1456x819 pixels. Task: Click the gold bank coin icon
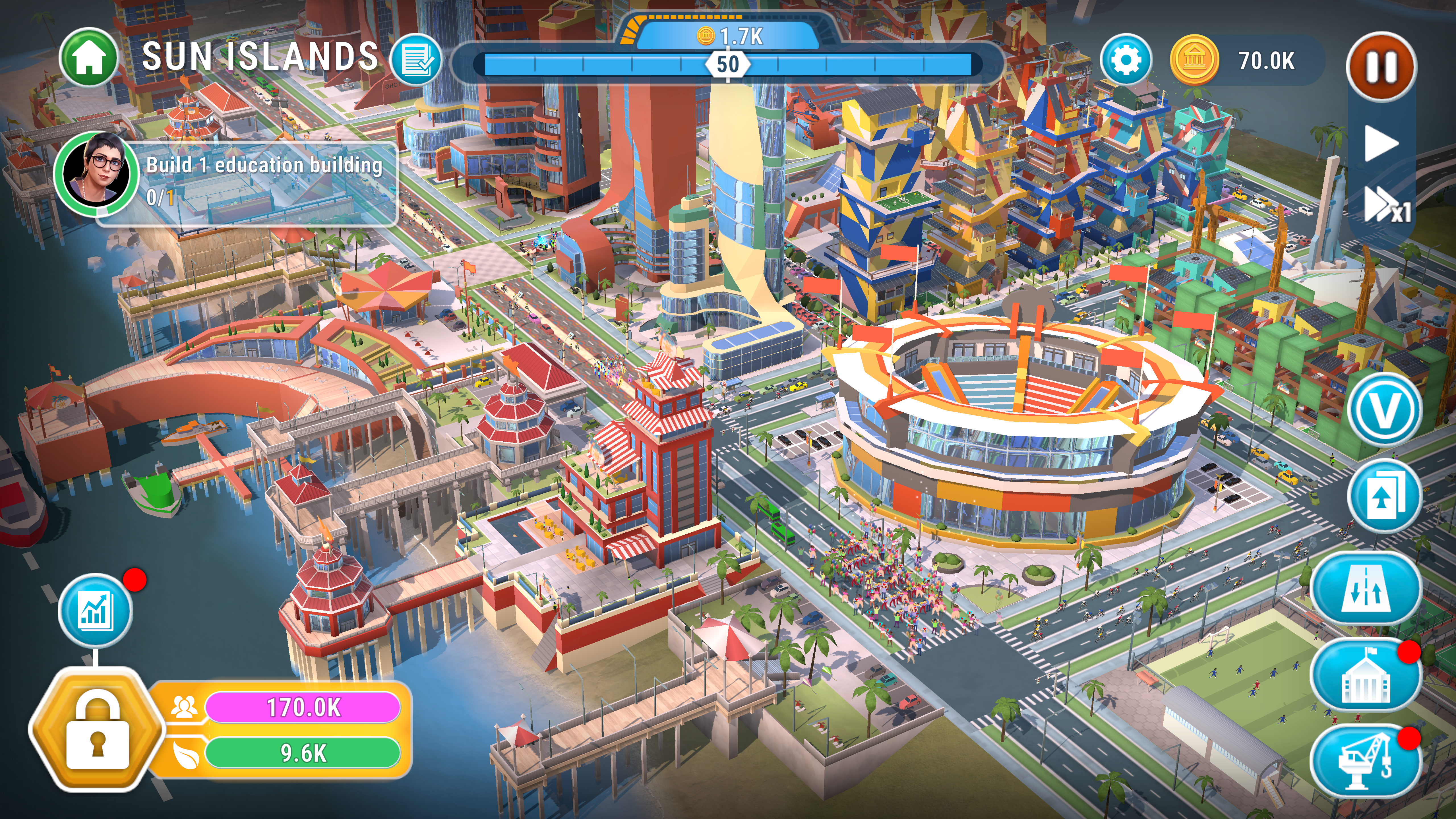coord(1193,60)
